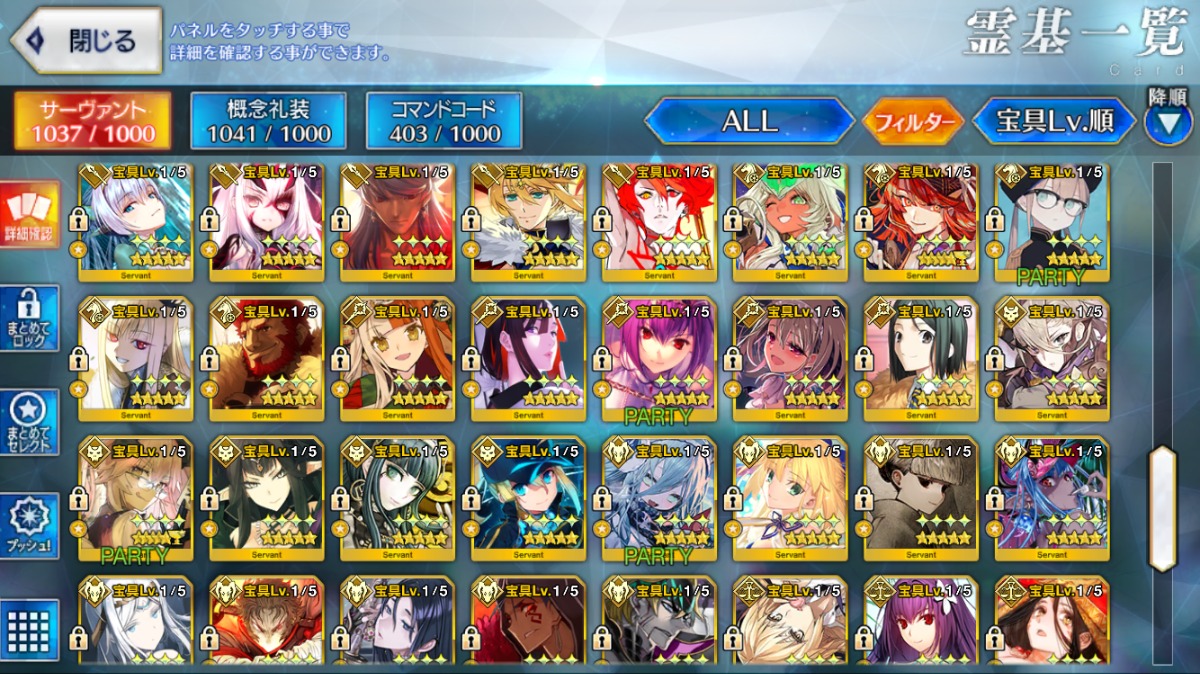
Task: Activate まとめてロック bulk lock mode
Action: [31, 319]
